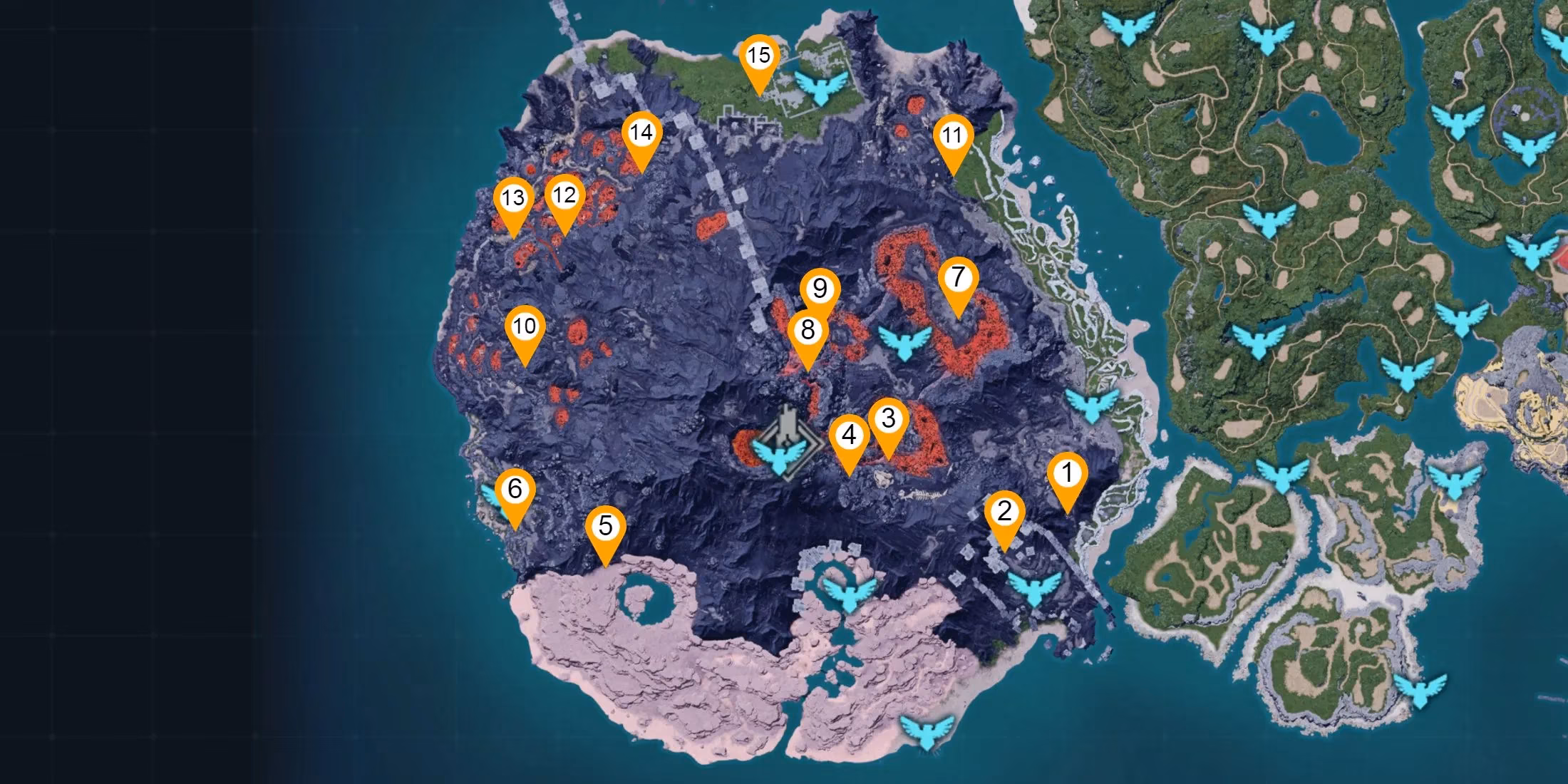
Task: Select map marker number 1
Action: click(1067, 473)
